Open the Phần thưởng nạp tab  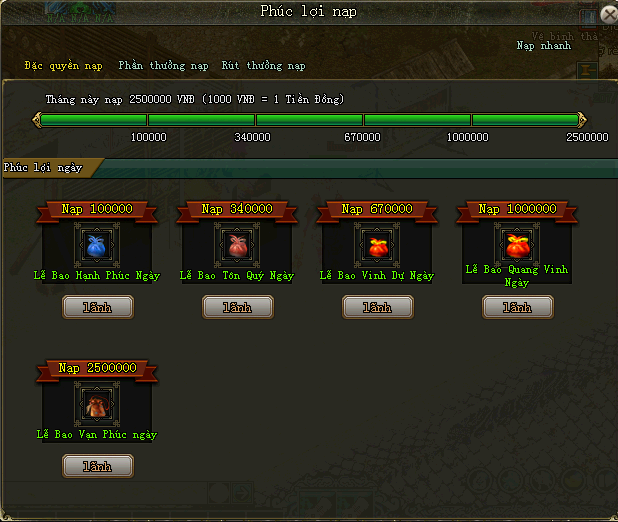pyautogui.click(x=163, y=66)
